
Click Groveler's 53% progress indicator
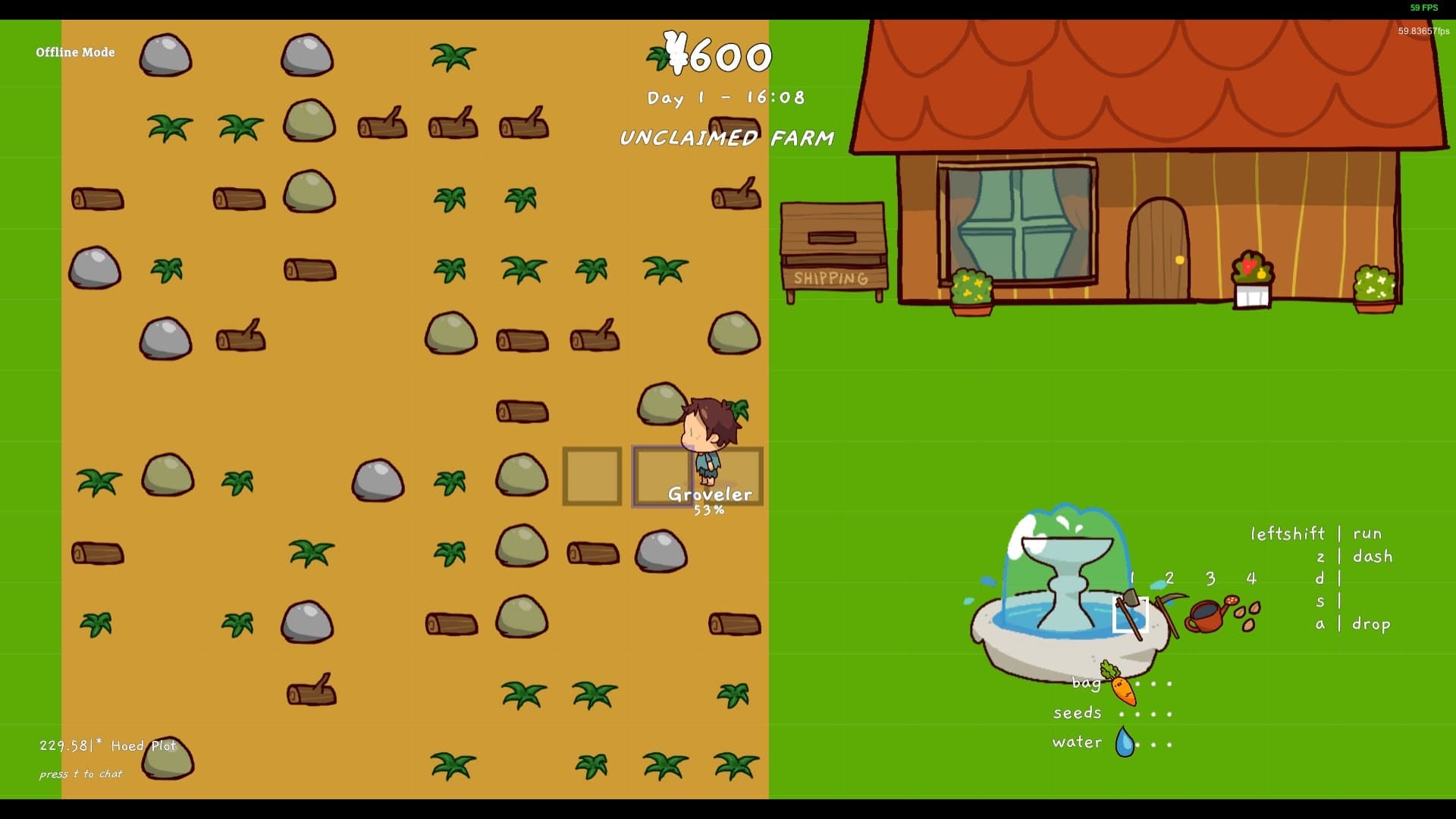709,510
